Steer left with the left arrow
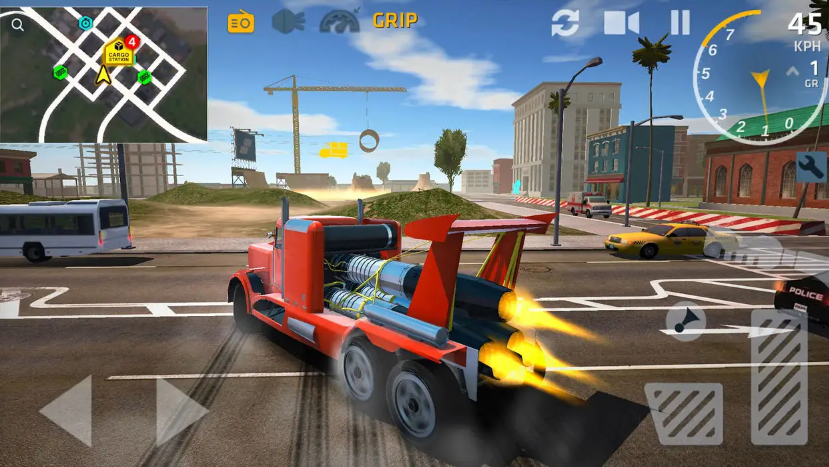 pyautogui.click(x=66, y=410)
